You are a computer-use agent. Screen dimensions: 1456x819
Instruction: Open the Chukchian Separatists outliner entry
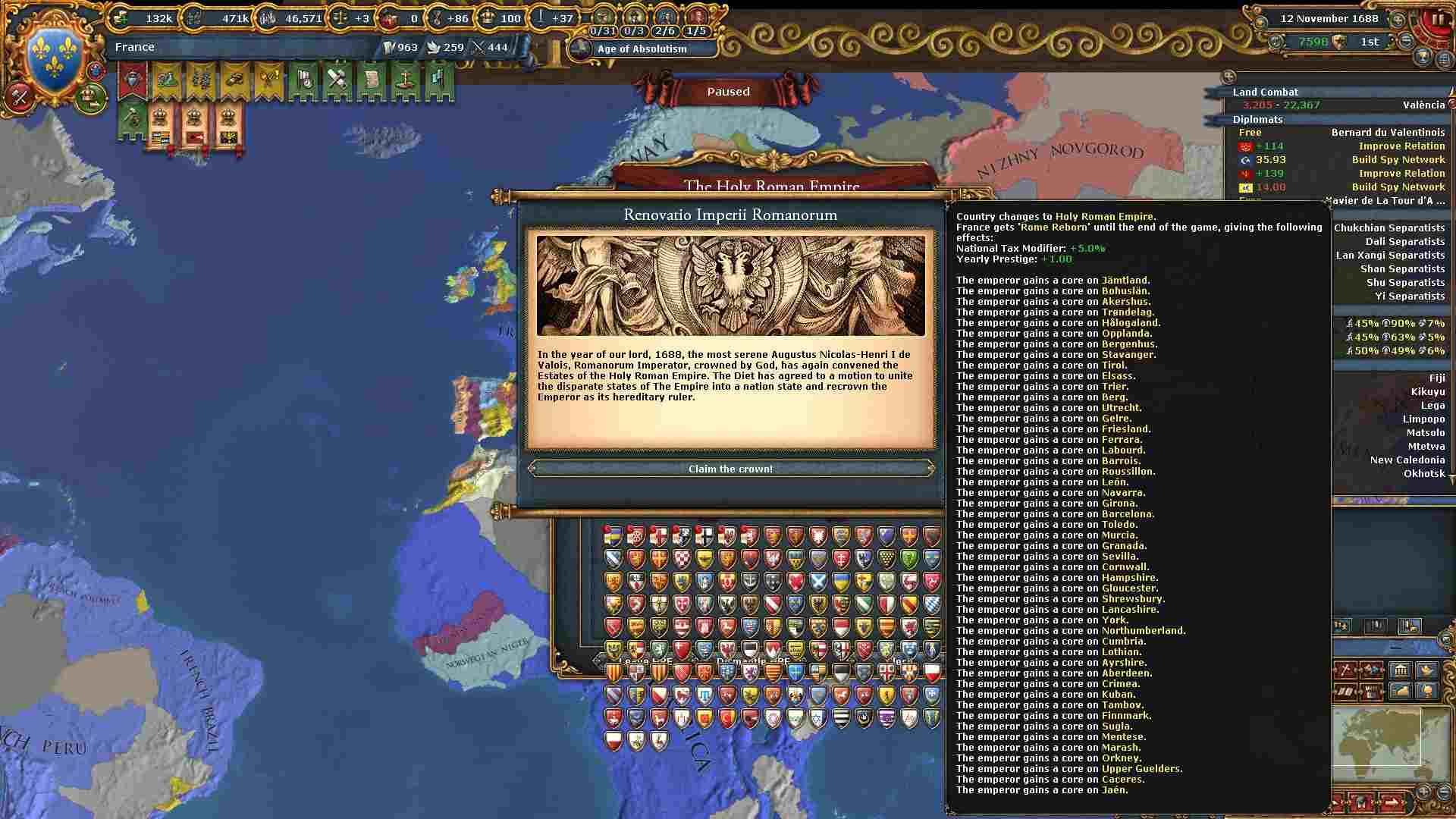(x=1389, y=228)
